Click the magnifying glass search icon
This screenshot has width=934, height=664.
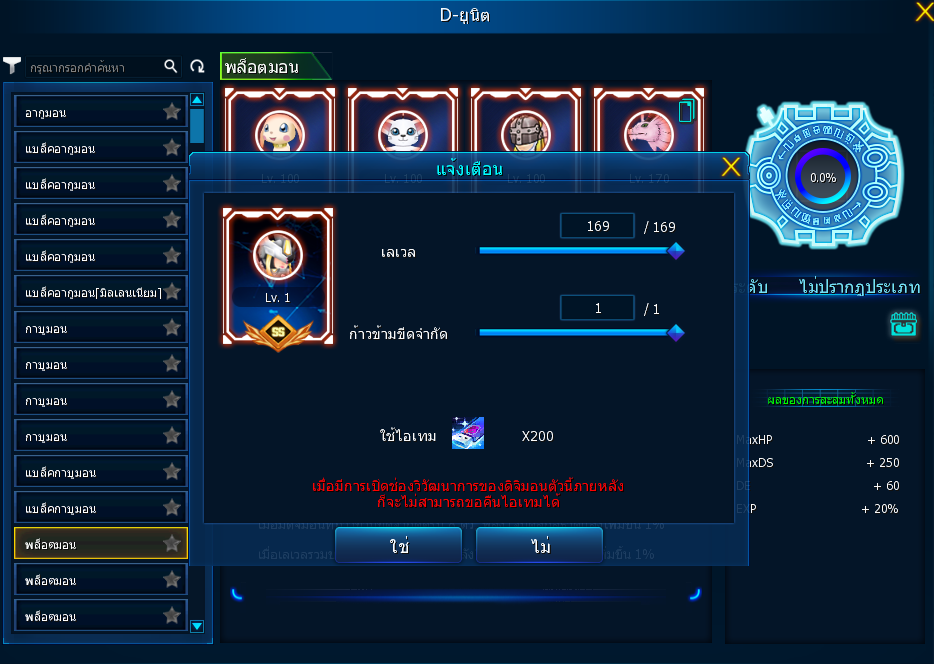click(x=171, y=66)
